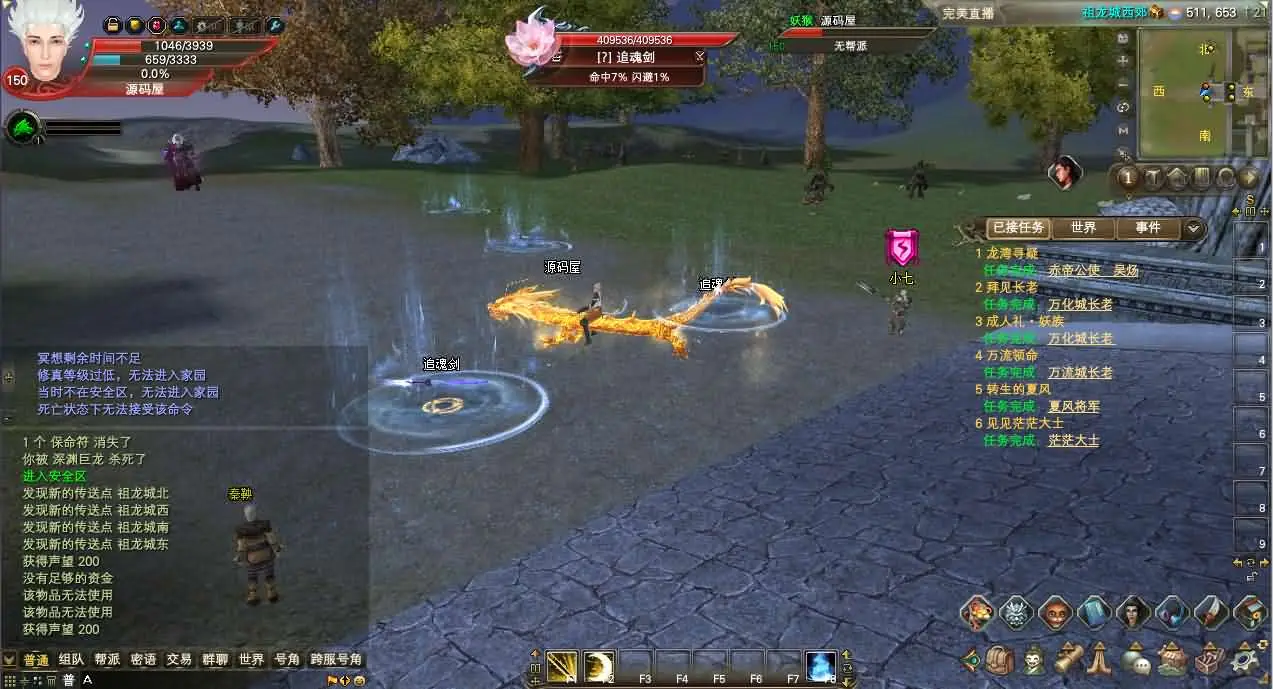Click the 完美直播 live stream button
Screen dimensions: 1273x689
967,13
